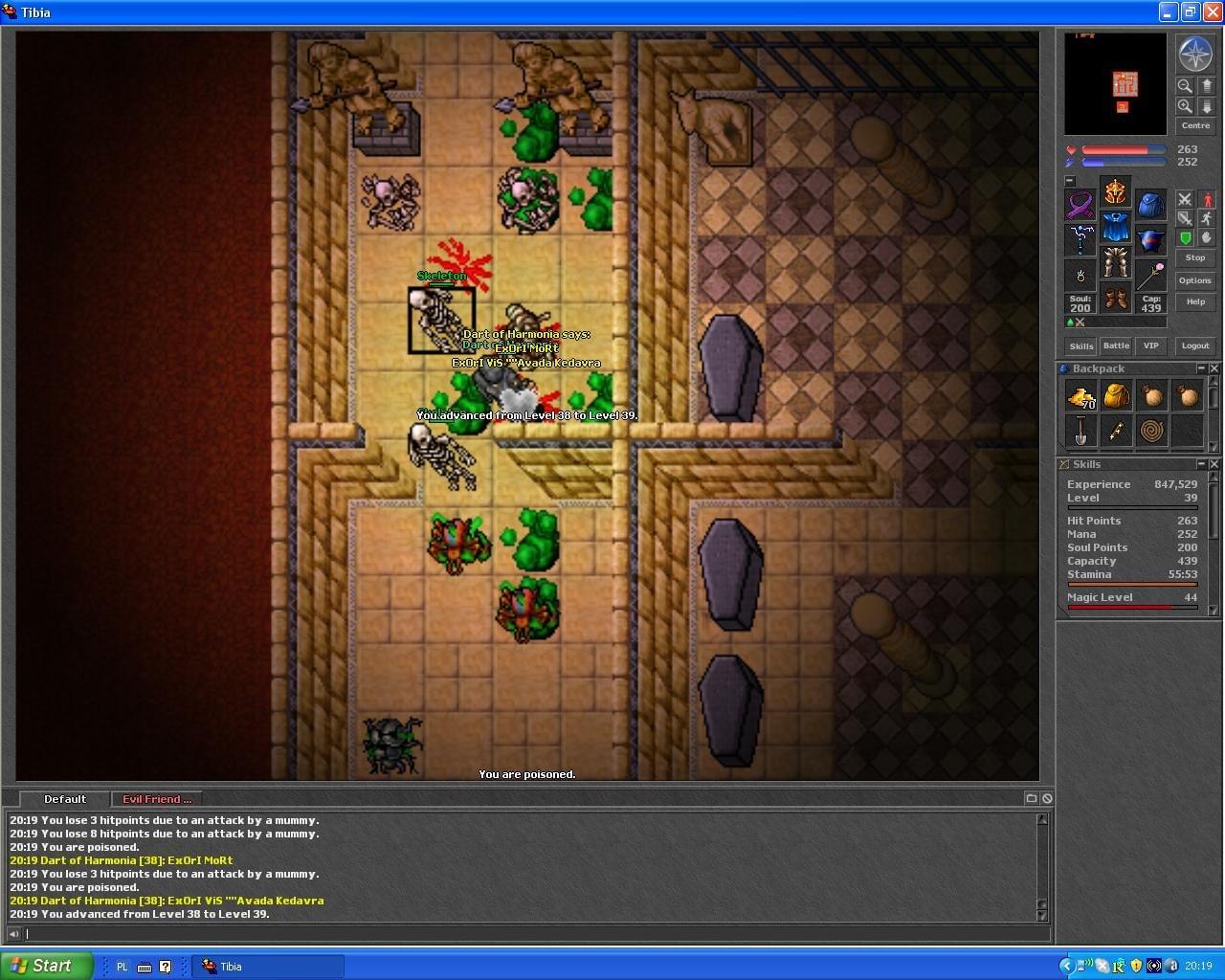Click the Logout button

pyautogui.click(x=1194, y=345)
